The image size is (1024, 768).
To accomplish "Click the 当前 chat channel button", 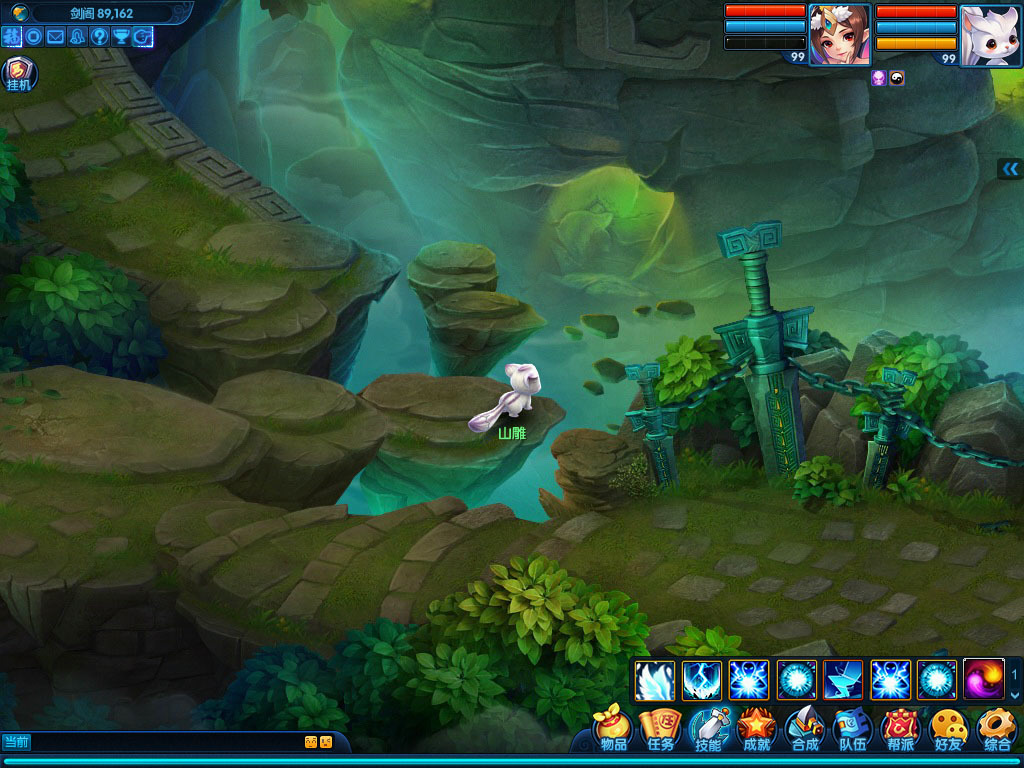I will [17, 742].
